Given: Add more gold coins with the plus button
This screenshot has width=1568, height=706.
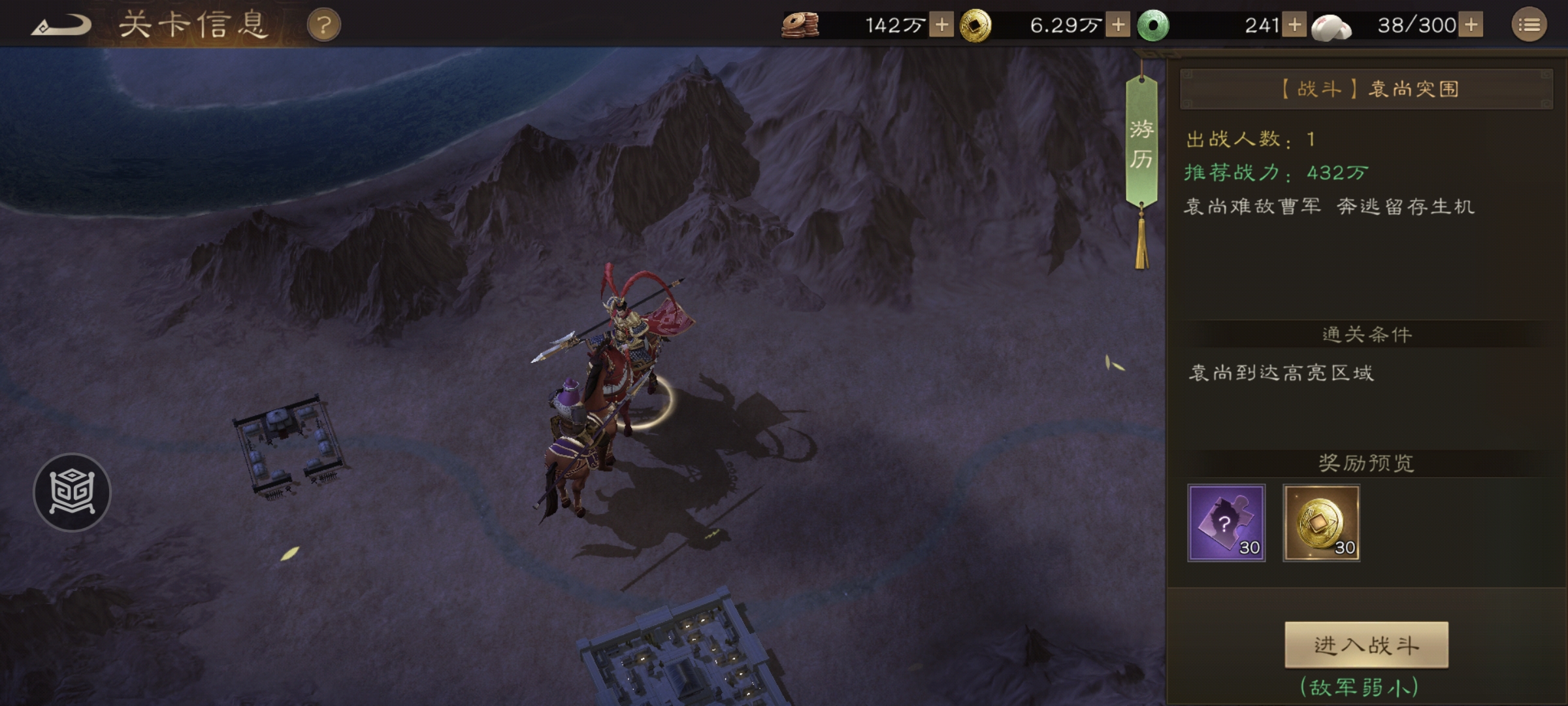Looking at the screenshot, I should point(1118,25).
